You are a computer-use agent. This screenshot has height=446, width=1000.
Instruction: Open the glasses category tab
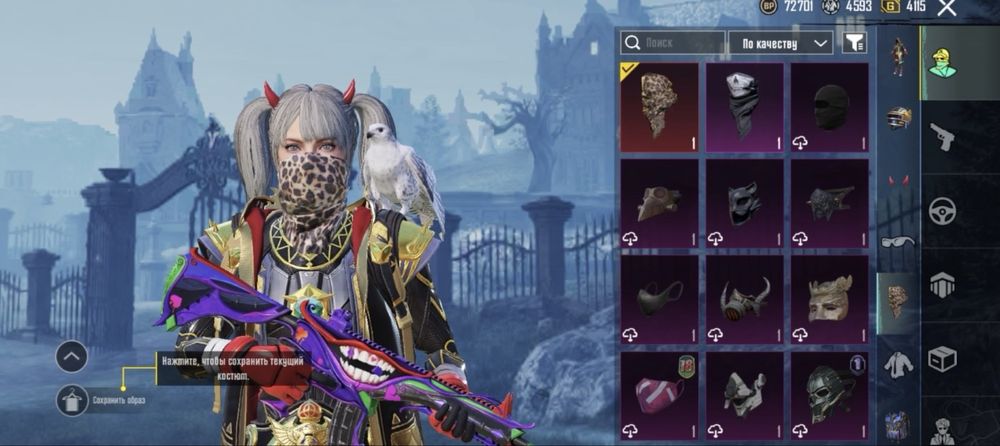898,241
